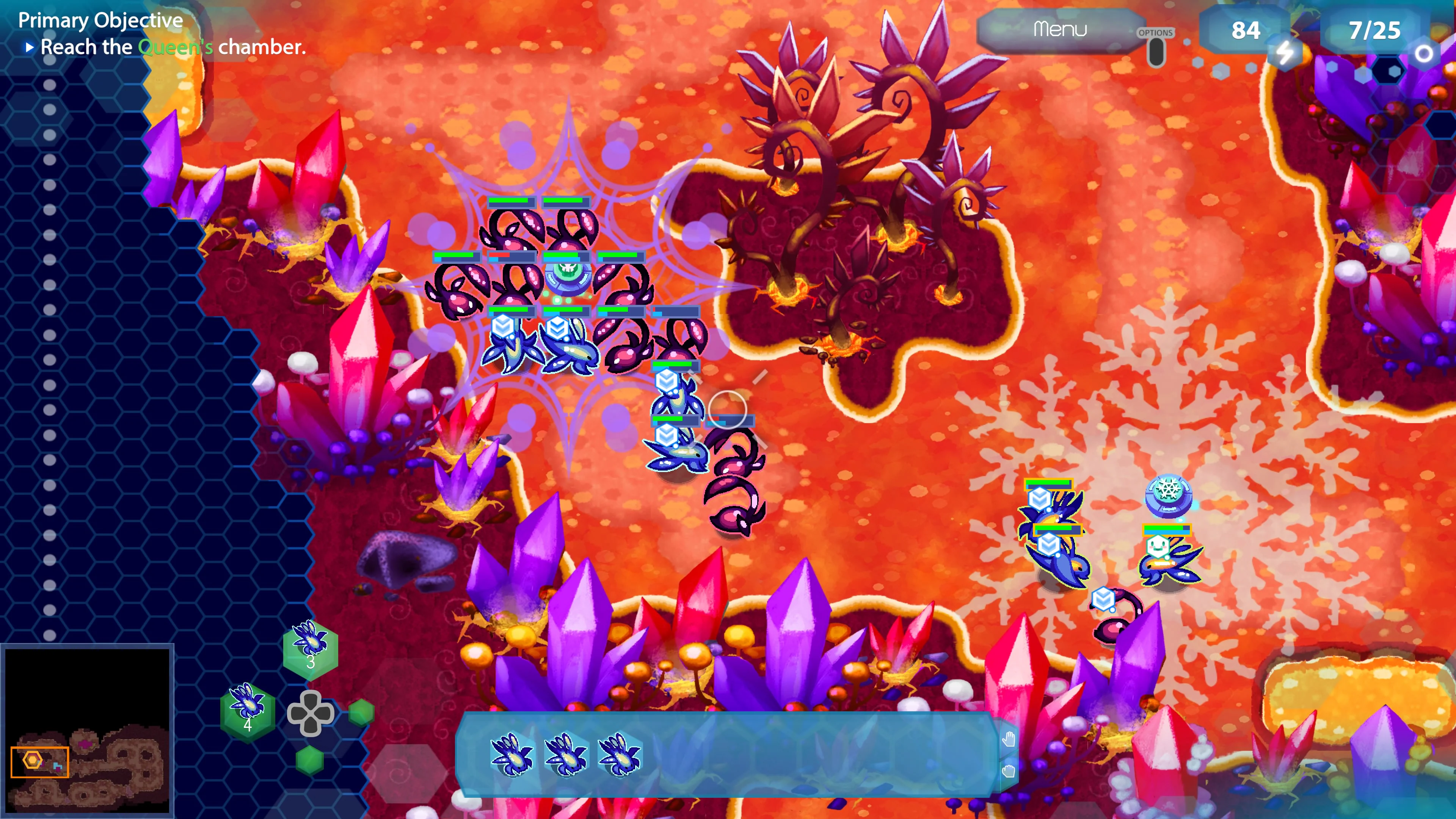Click the open hand icon
The height and width of the screenshot is (819, 1456).
tap(1009, 739)
